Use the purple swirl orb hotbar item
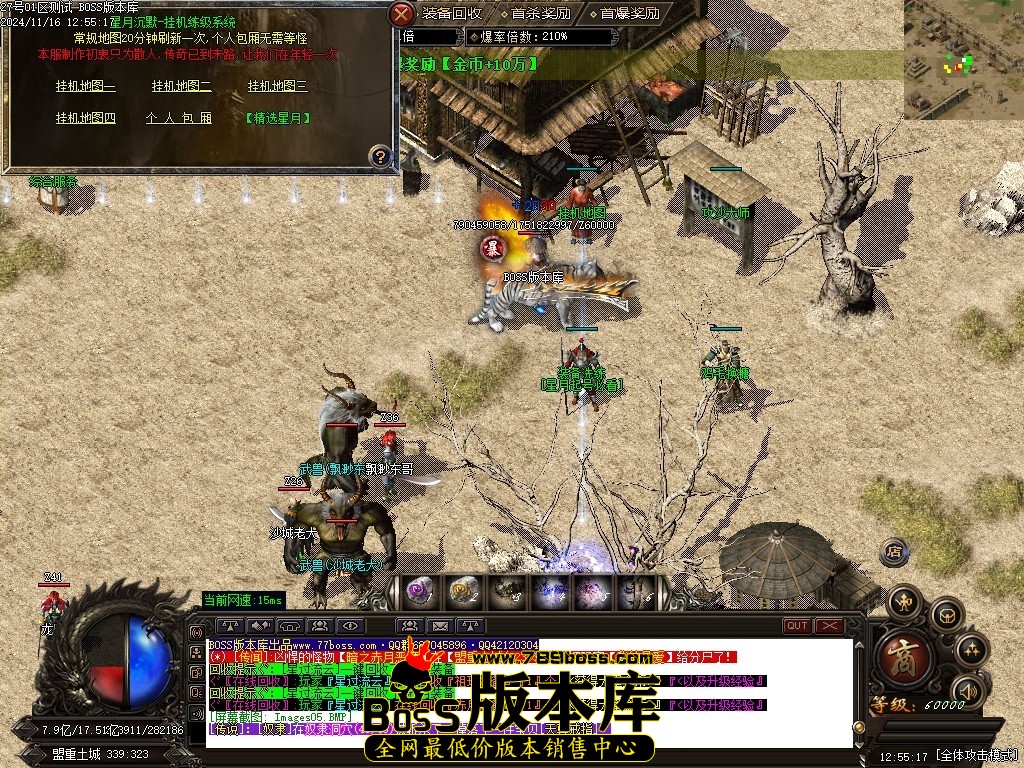The image size is (1024, 768). click(x=416, y=592)
